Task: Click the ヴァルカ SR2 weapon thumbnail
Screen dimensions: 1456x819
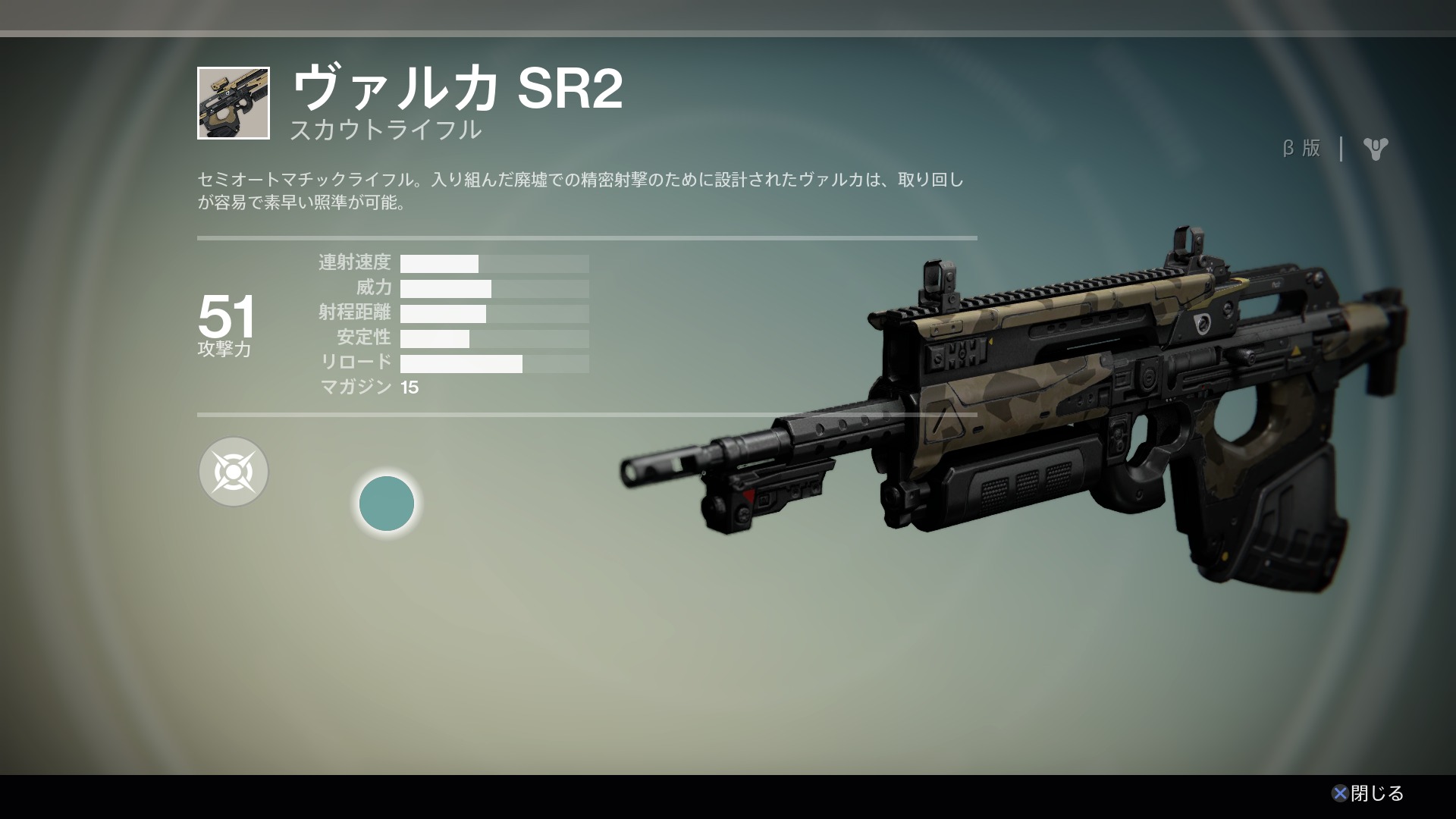Action: 234,103
